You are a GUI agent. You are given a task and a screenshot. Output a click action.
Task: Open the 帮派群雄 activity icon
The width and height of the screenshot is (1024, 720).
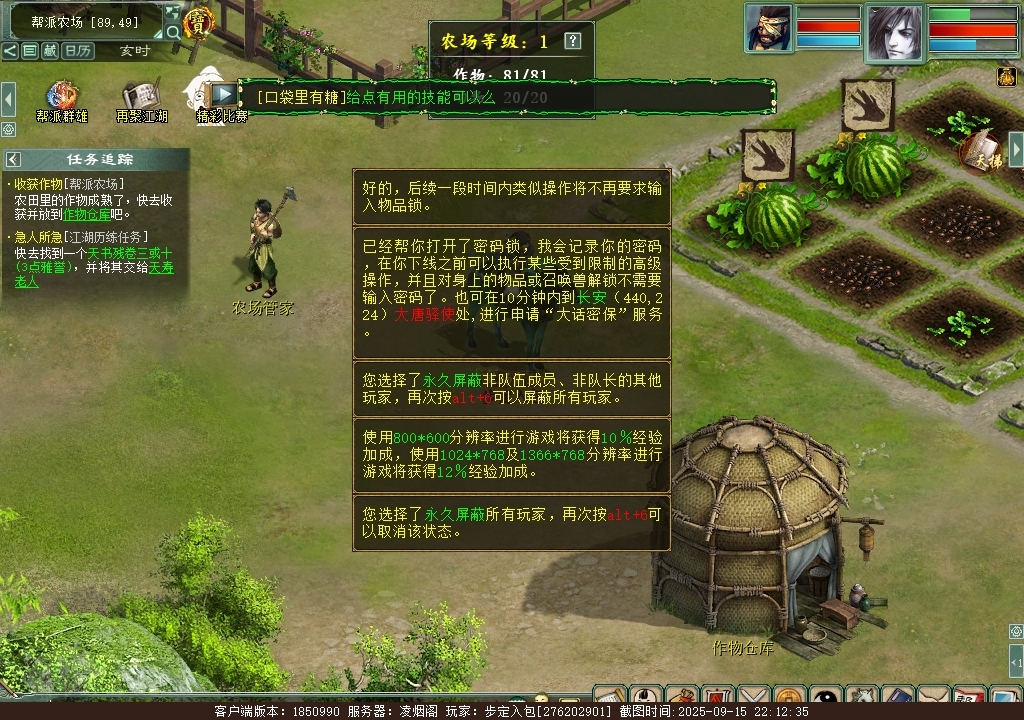click(x=62, y=98)
